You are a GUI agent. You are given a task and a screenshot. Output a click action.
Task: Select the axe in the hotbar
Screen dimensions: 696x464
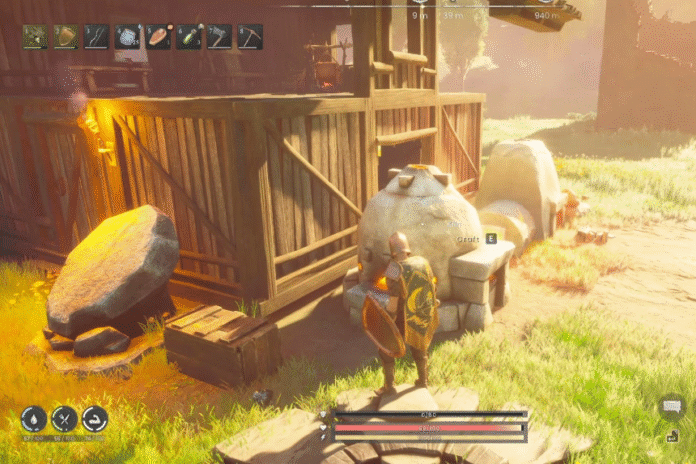click(x=219, y=37)
